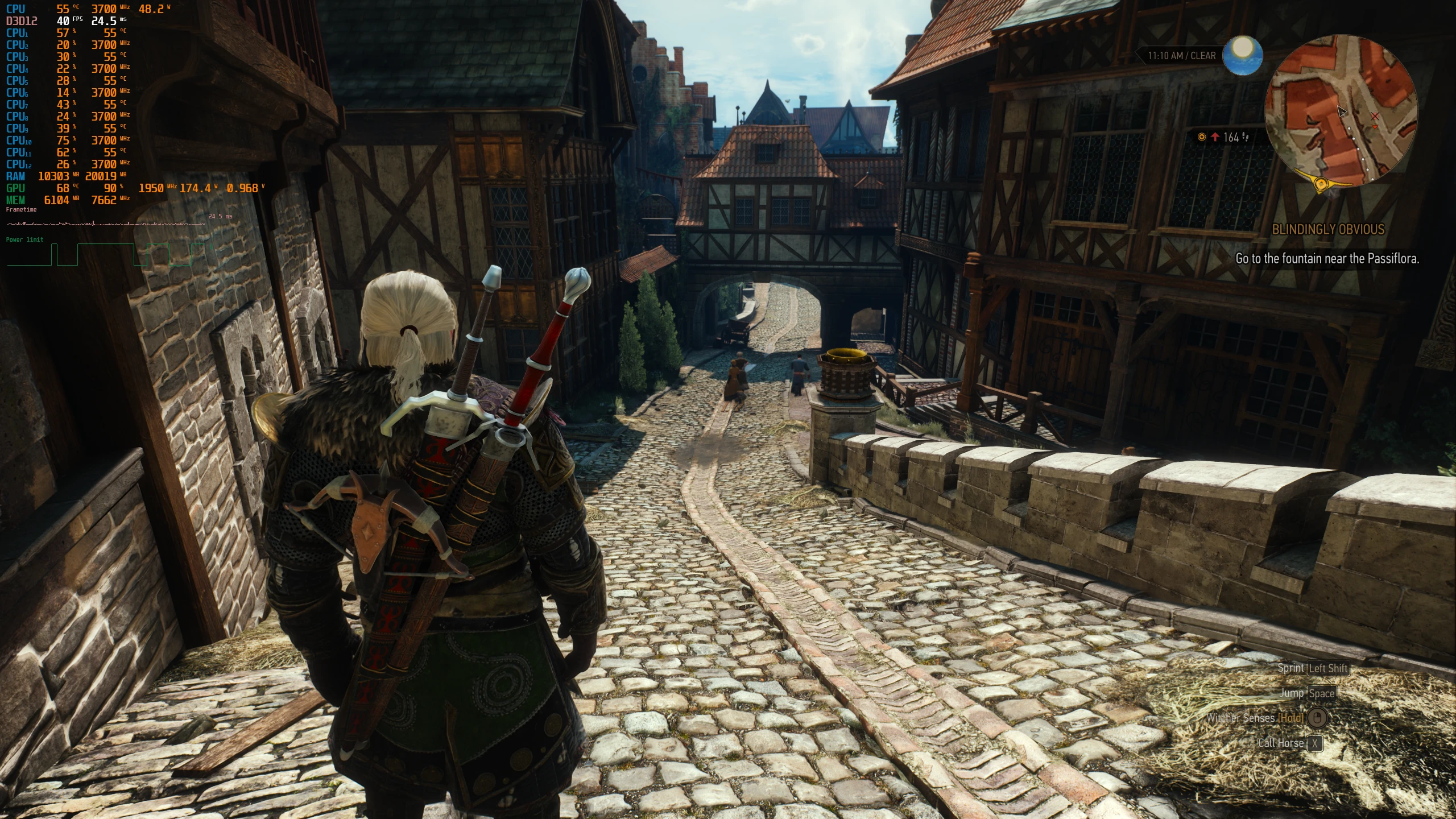This screenshot has width=1456, height=819.
Task: Click the red X quest marker on the minimap
Action: tap(1375, 116)
